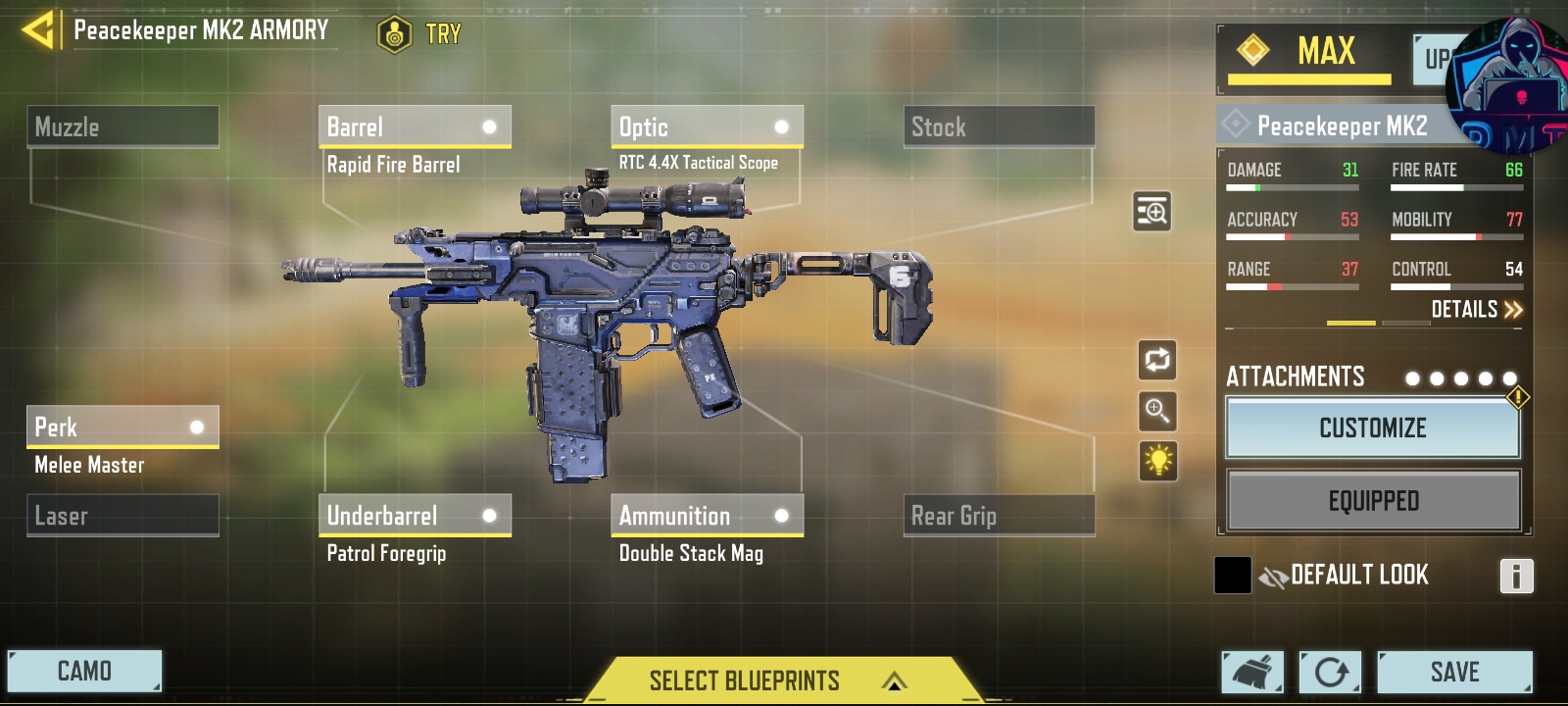Open the Camo selection screen

(86, 671)
